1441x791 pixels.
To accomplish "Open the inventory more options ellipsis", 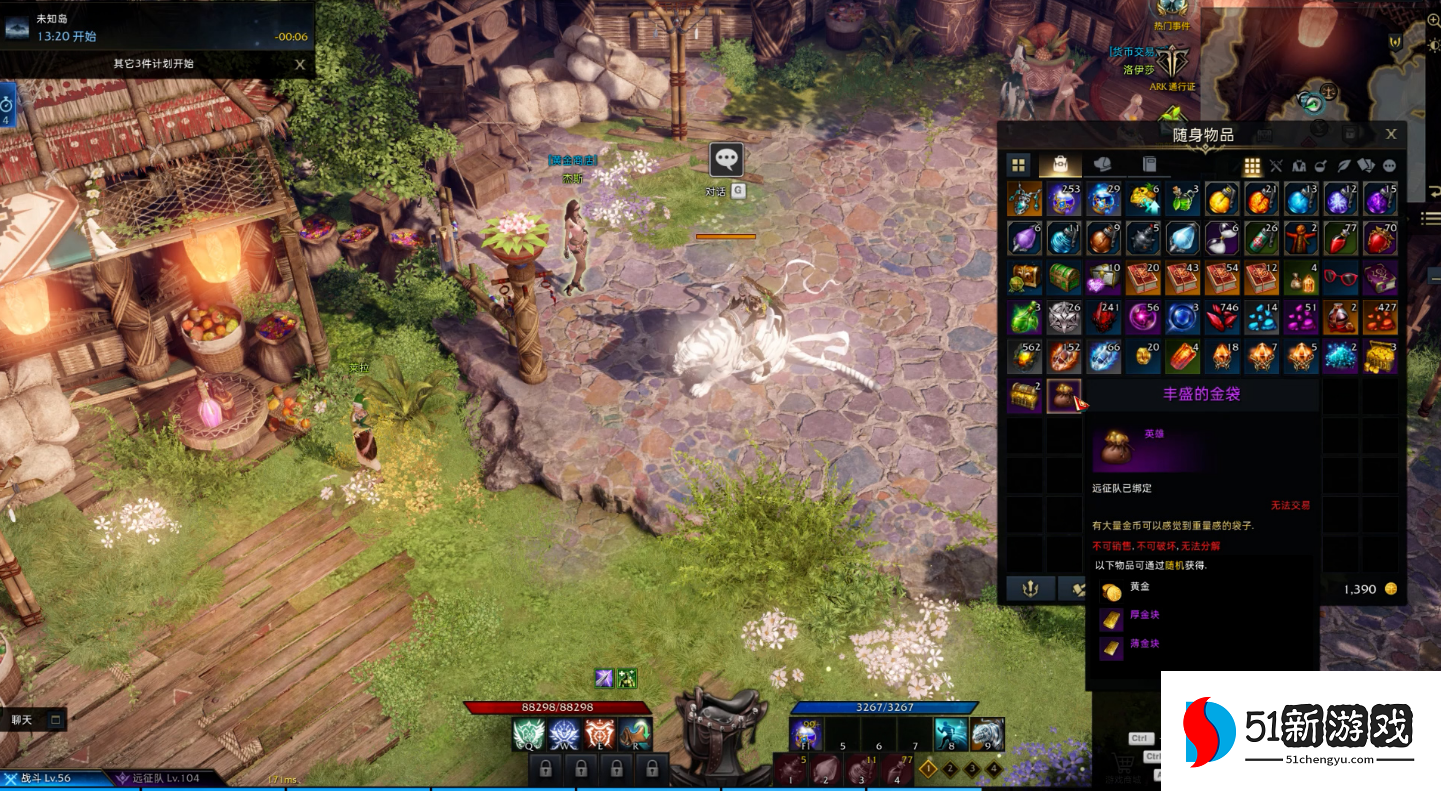I will [x=1390, y=166].
